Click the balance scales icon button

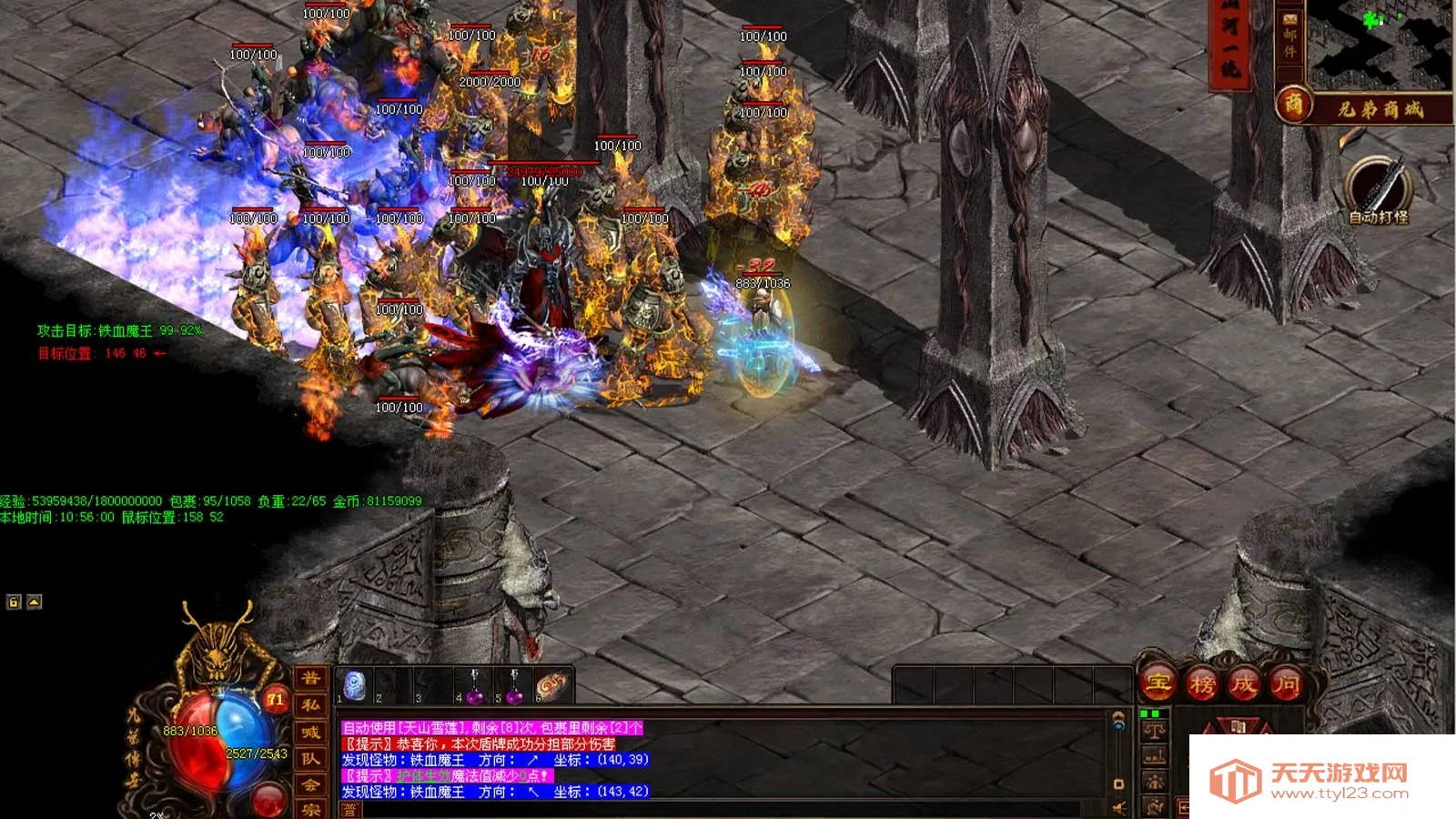pos(1155,731)
